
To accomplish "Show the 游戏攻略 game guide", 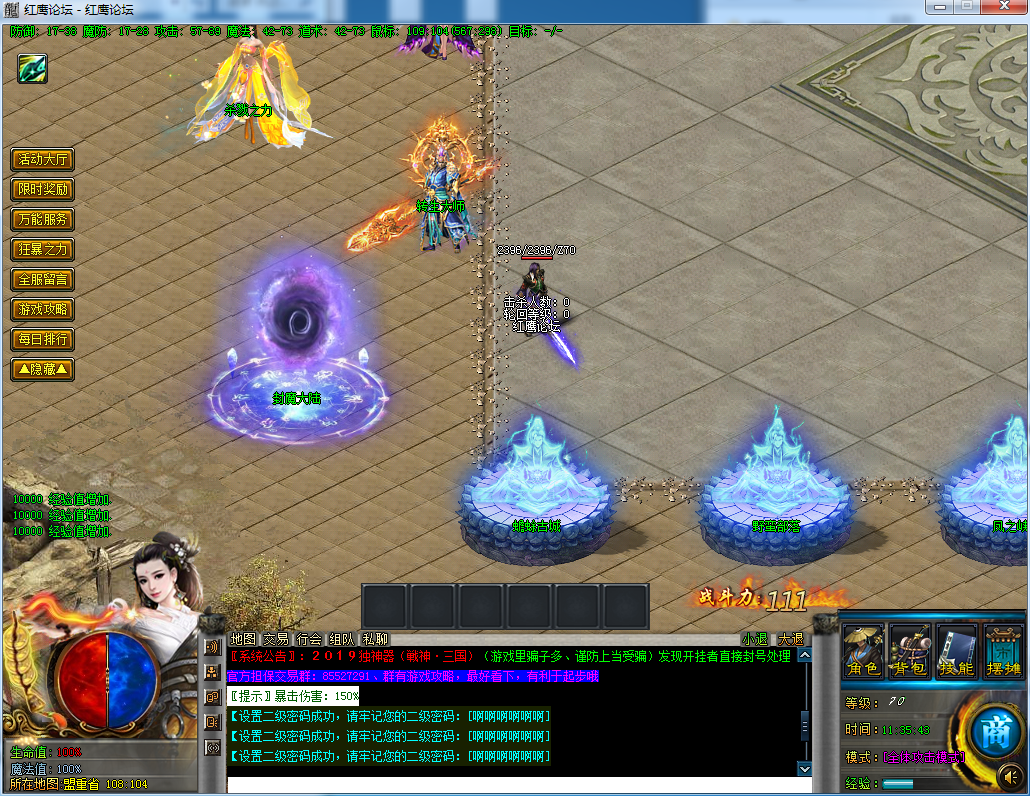I will 43,310.
